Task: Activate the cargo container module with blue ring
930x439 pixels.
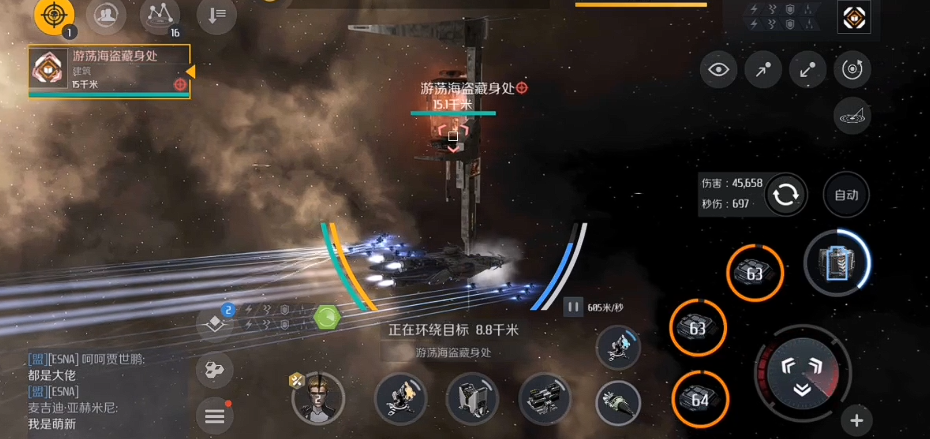Action: click(837, 264)
